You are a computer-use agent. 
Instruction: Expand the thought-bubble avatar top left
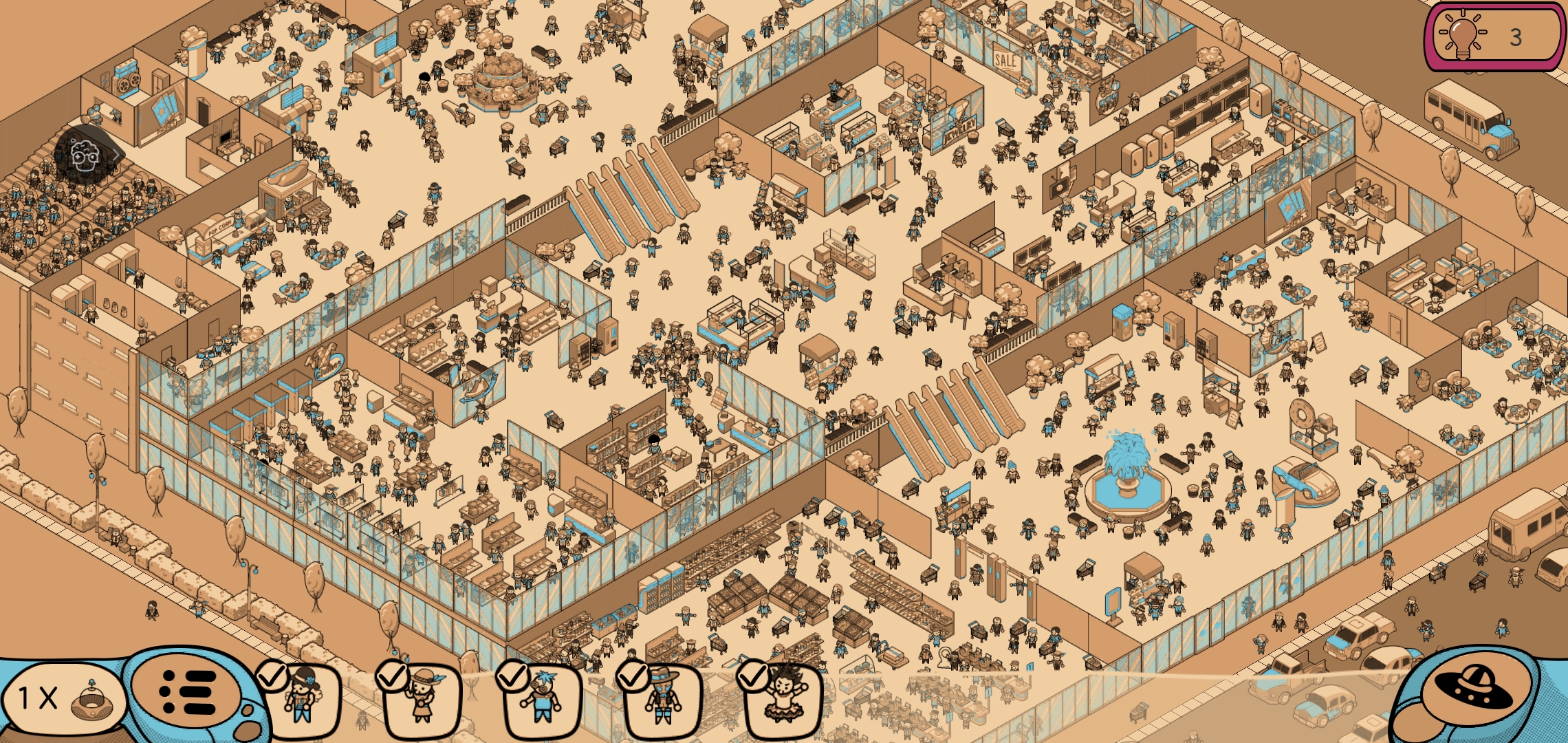point(85,155)
